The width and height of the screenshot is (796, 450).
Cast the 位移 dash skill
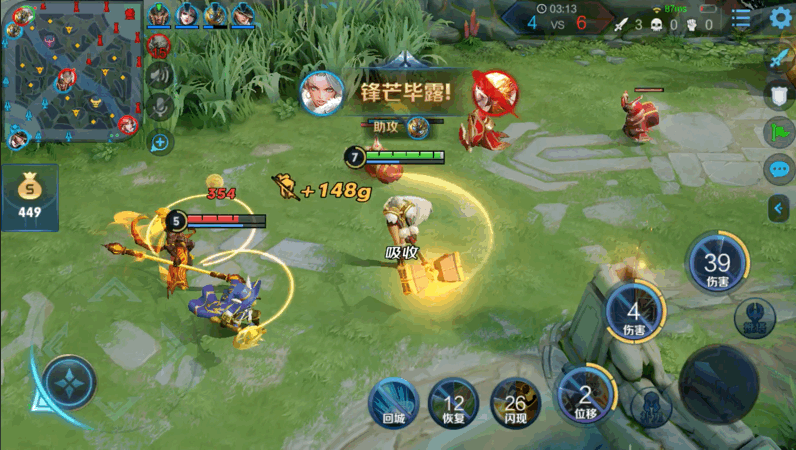(x=585, y=392)
